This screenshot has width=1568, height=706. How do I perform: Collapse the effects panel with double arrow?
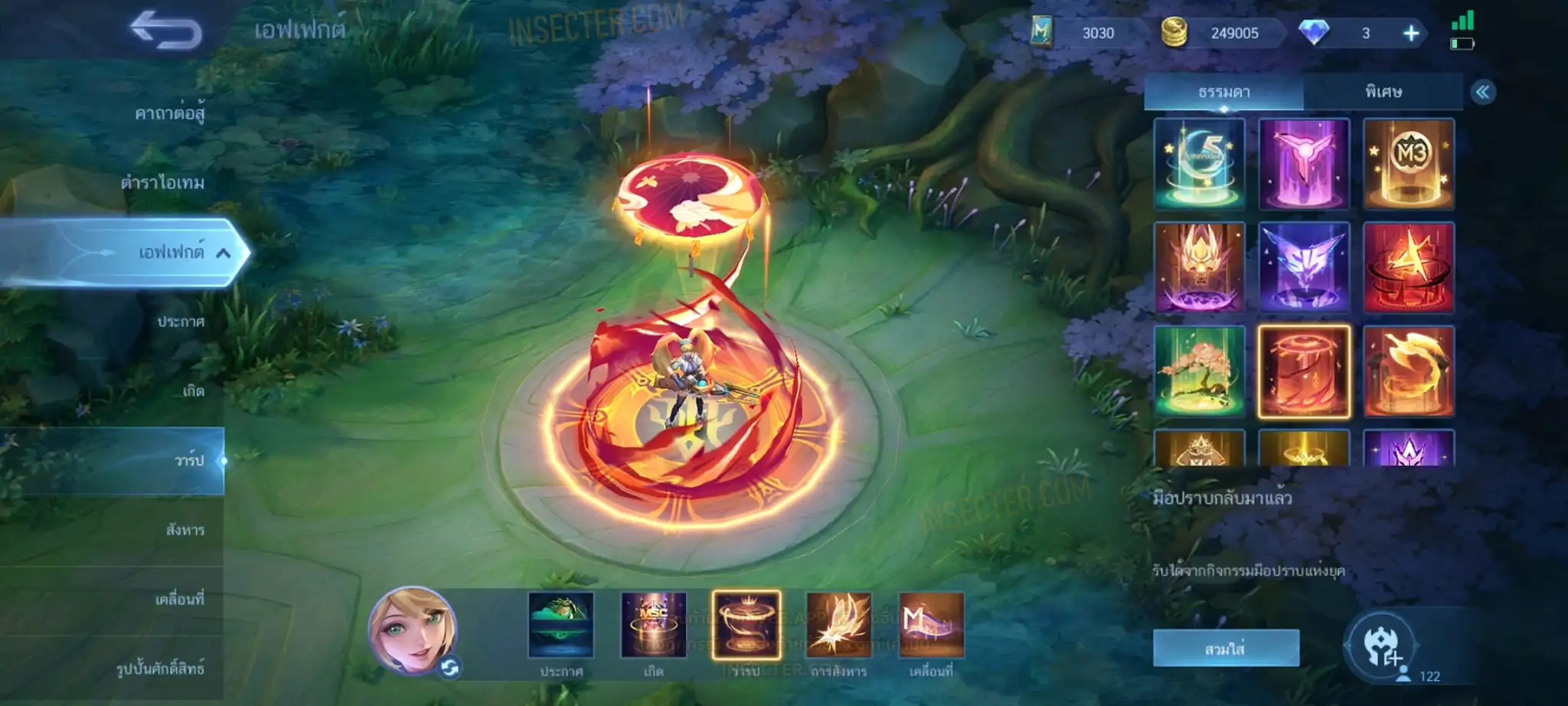[1482, 93]
